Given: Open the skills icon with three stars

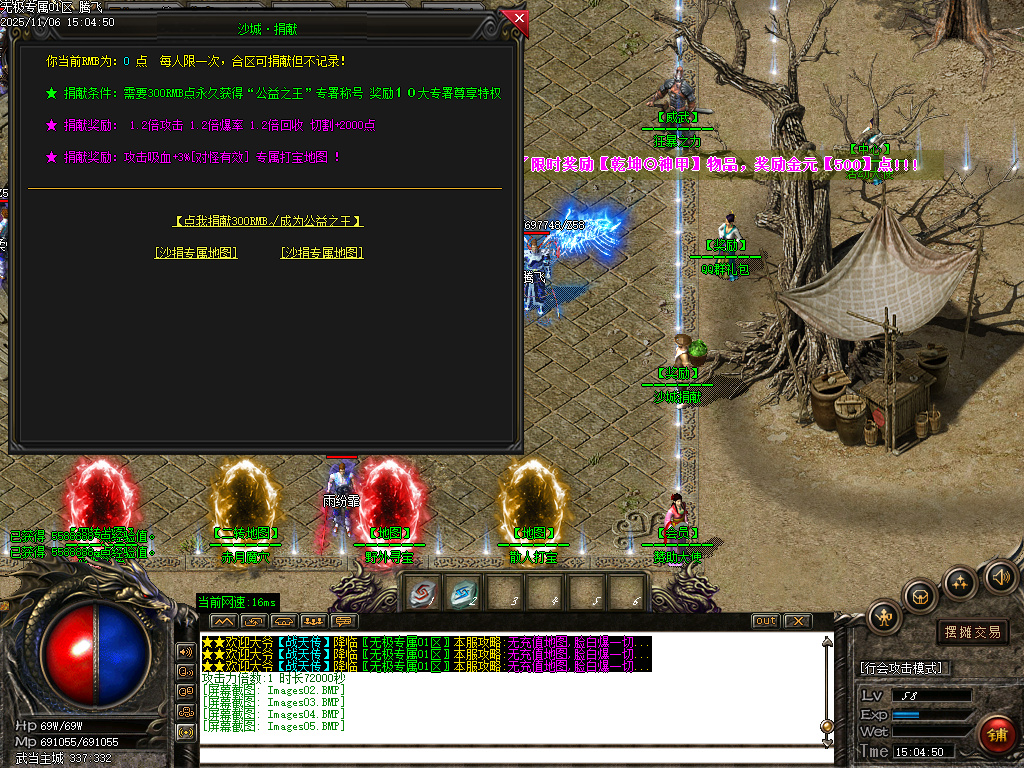Looking at the screenshot, I should pyautogui.click(x=960, y=582).
